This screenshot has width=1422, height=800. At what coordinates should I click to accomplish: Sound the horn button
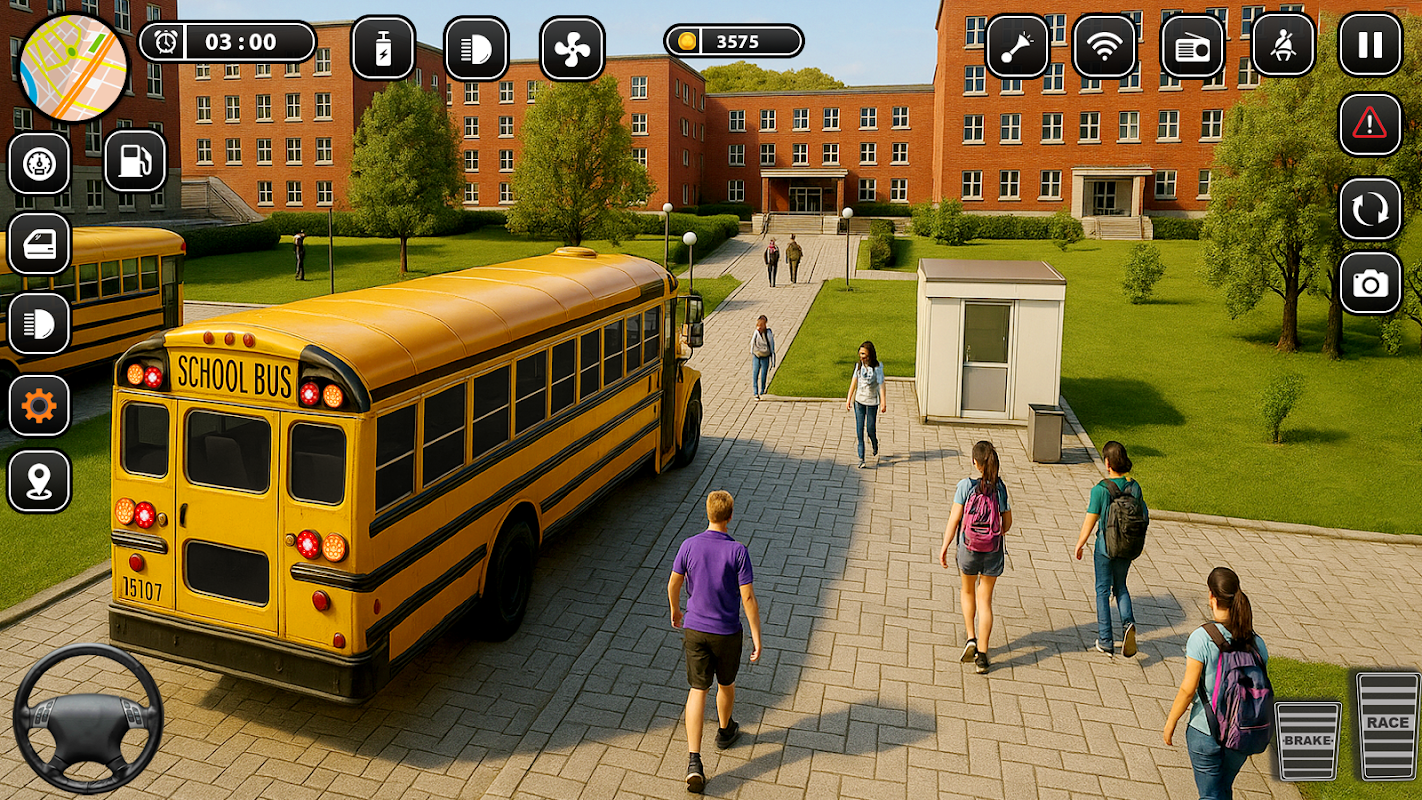tap(1017, 46)
